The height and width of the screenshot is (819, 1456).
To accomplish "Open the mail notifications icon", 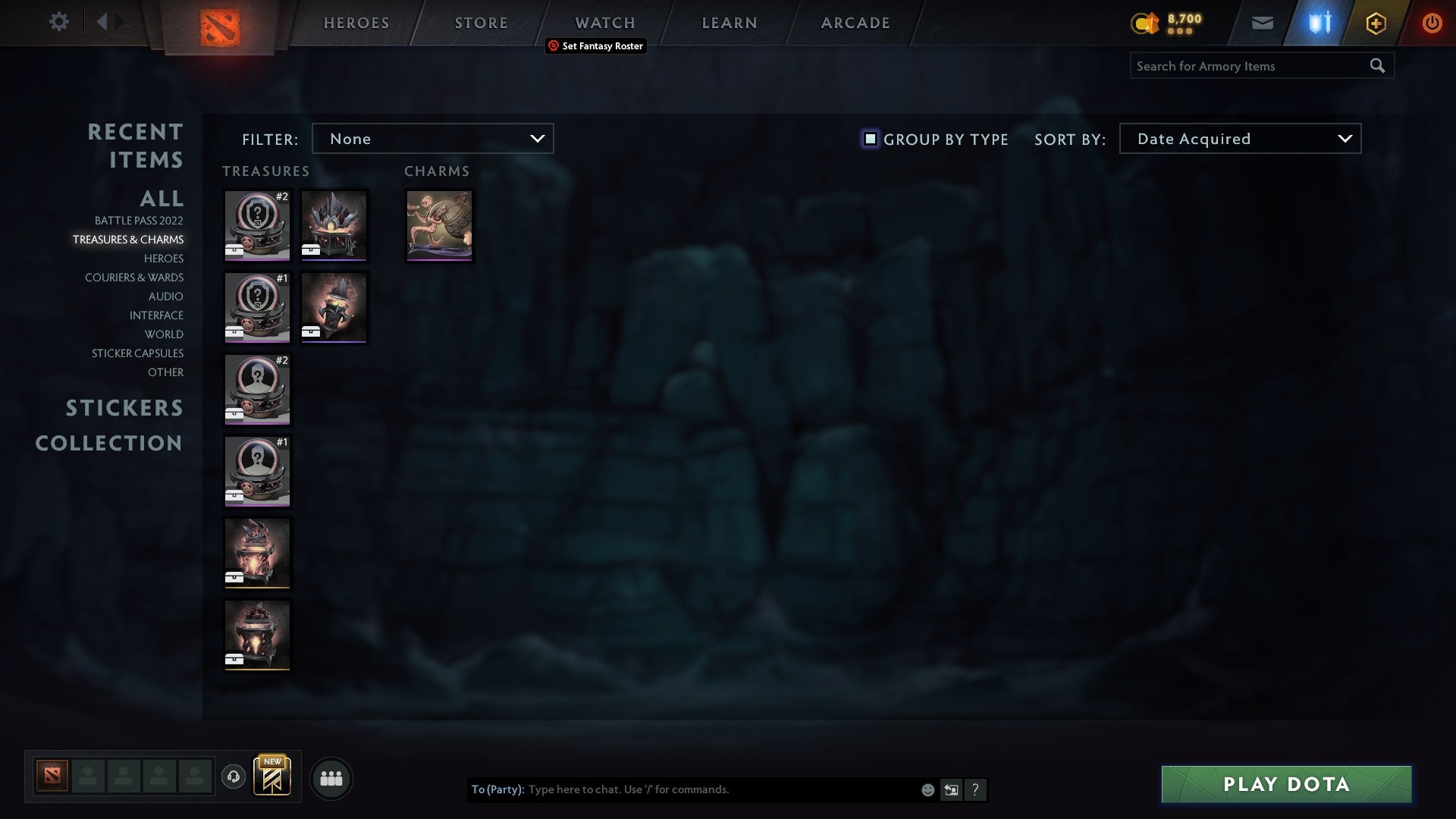I will tap(1263, 23).
